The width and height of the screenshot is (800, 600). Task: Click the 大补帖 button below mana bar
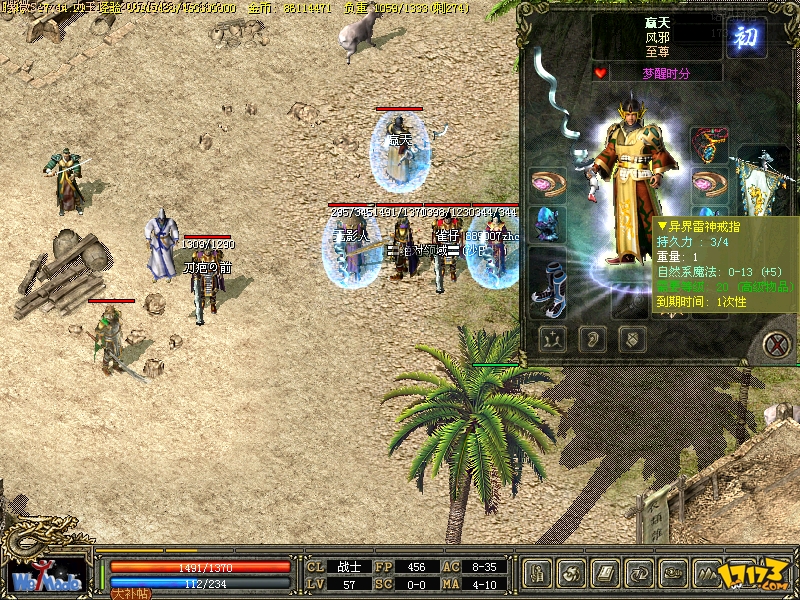coord(130,593)
